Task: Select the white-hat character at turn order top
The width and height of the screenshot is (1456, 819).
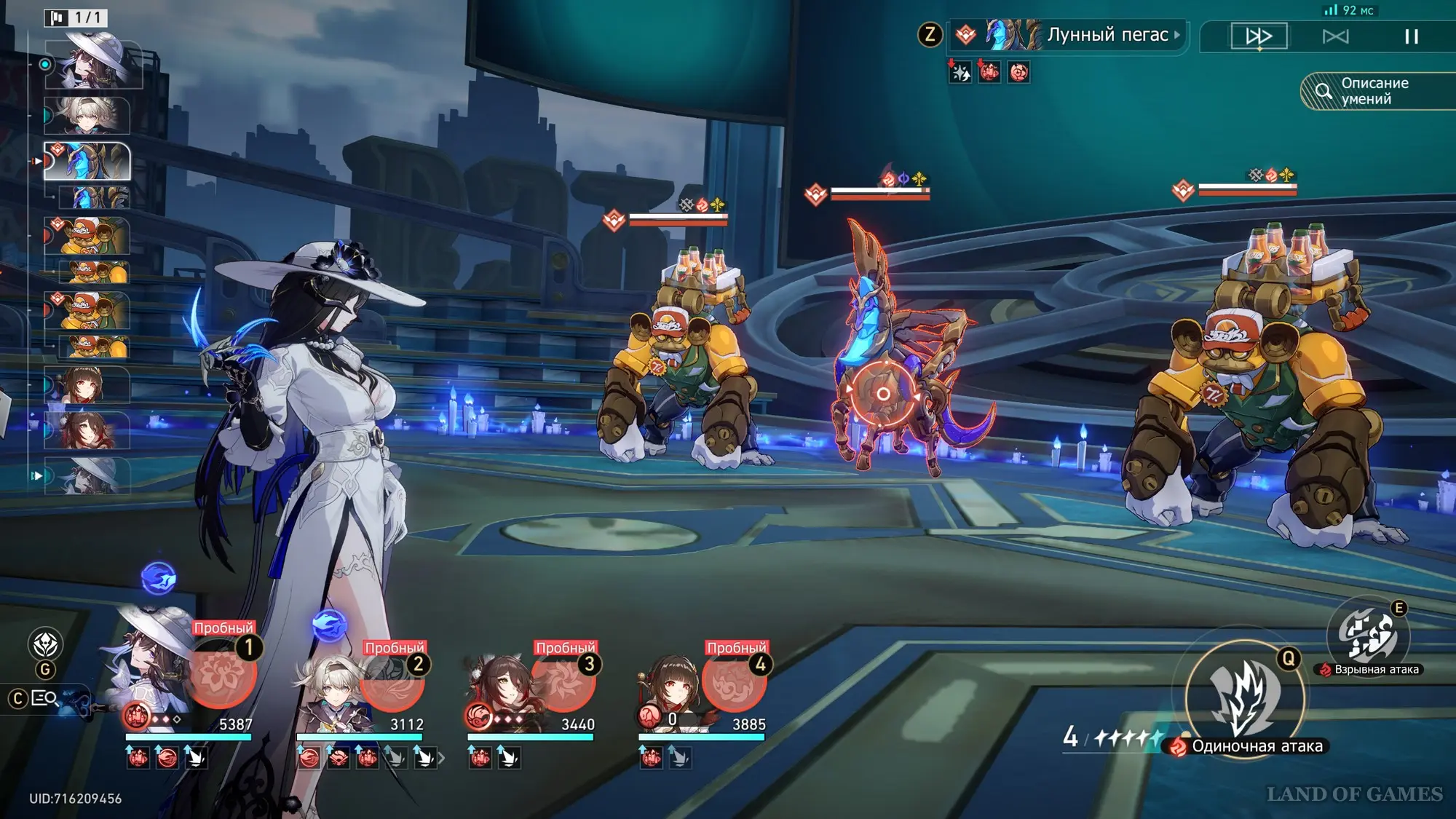Action: tap(95, 64)
